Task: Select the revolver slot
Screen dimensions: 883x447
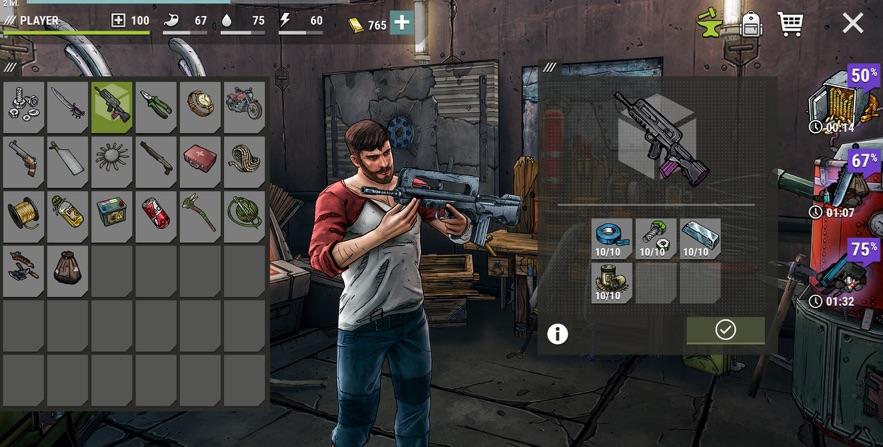Action: (23, 159)
